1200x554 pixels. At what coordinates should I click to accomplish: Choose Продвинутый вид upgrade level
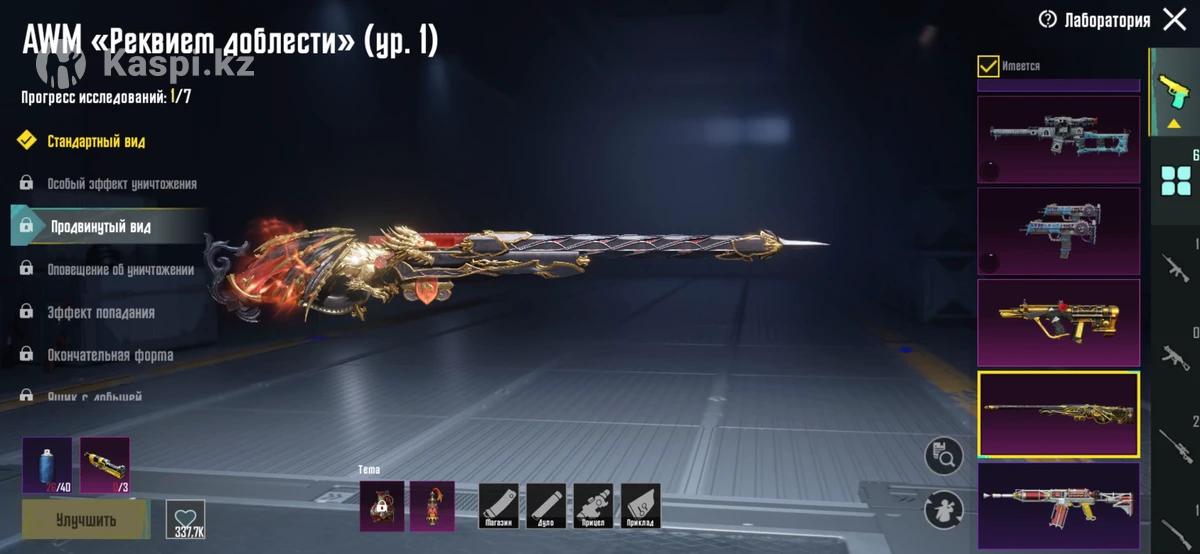[101, 227]
